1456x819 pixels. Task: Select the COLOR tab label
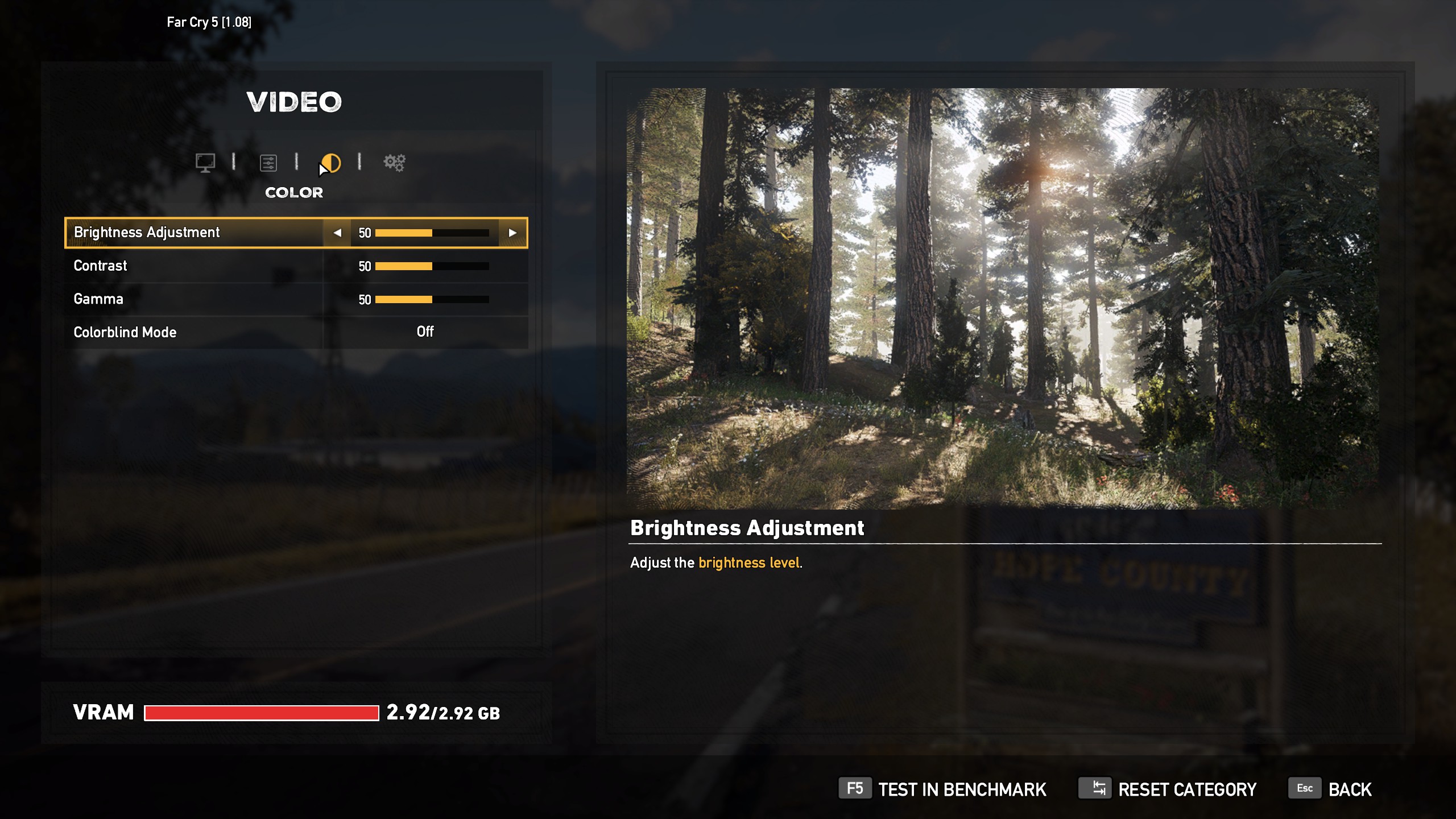point(293,192)
